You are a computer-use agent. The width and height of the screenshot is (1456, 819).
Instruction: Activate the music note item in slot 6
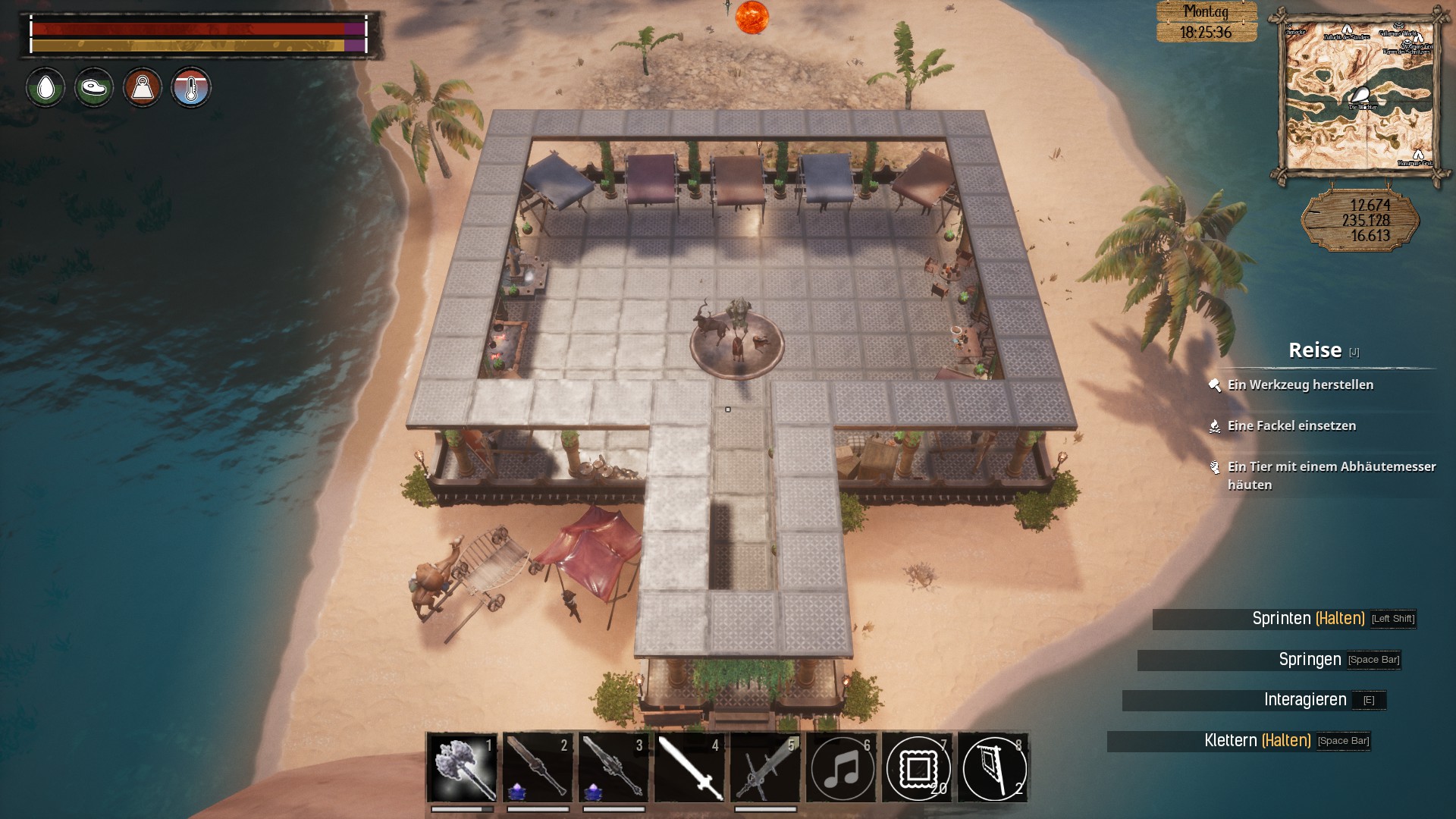click(x=842, y=768)
